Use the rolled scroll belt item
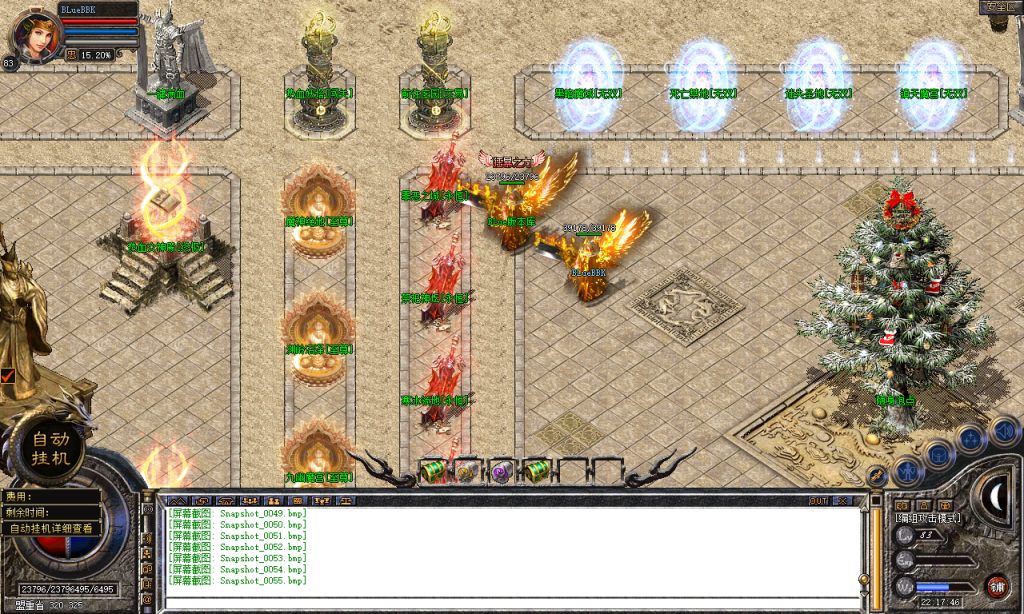 (x=467, y=471)
